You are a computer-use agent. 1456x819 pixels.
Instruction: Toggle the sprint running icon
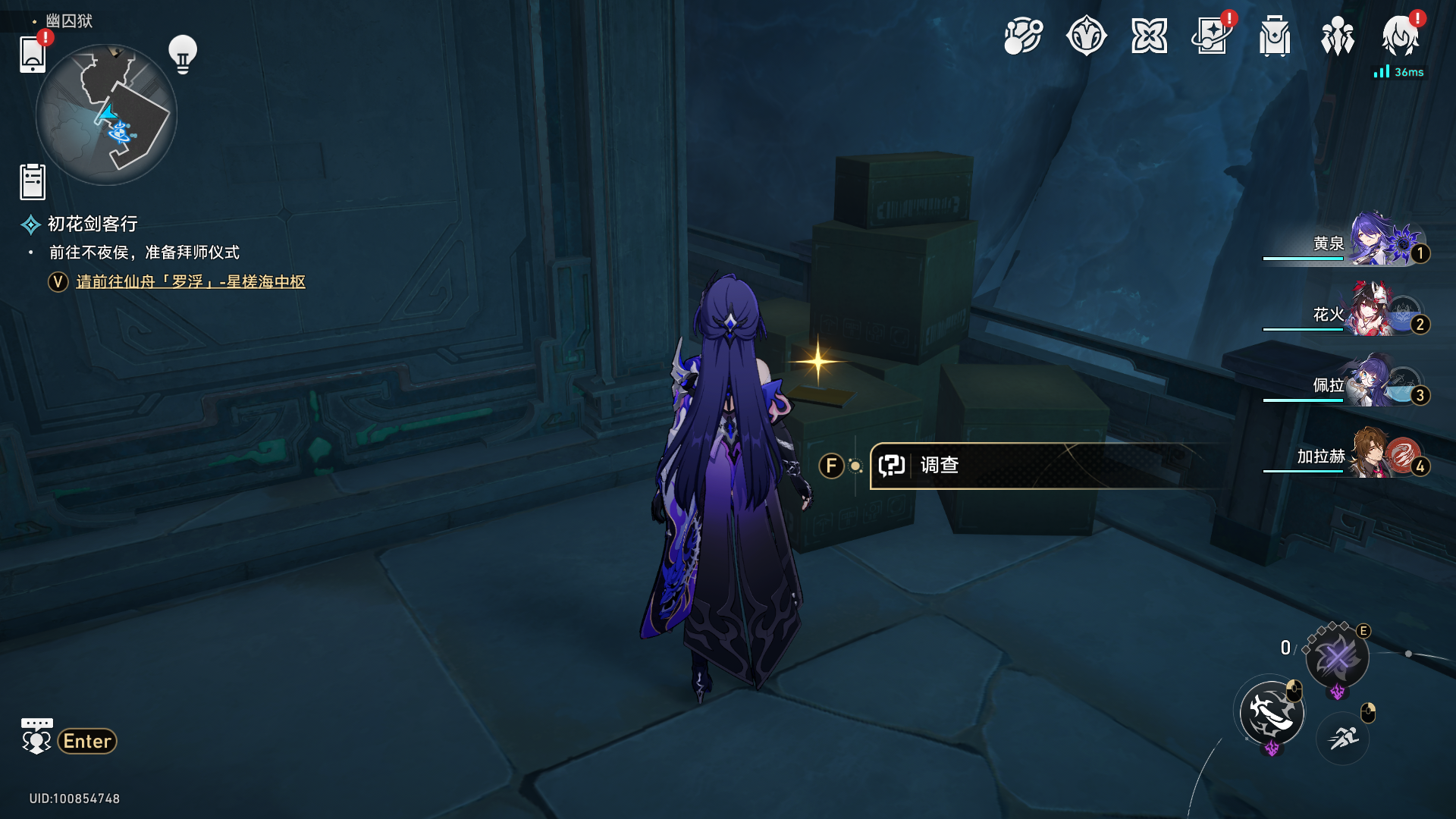1343,737
